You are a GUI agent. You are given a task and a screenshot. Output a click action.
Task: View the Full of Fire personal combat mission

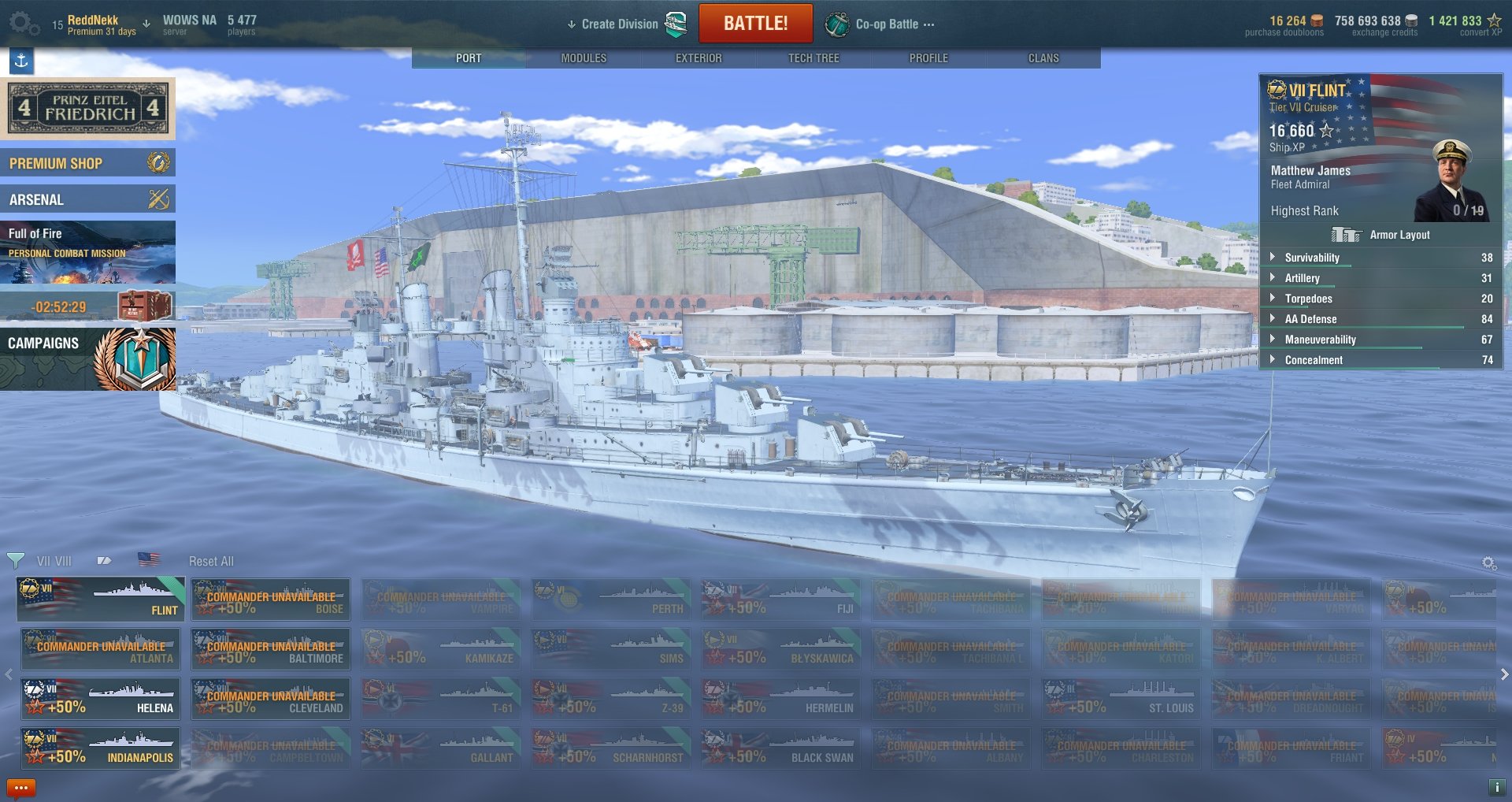point(87,251)
